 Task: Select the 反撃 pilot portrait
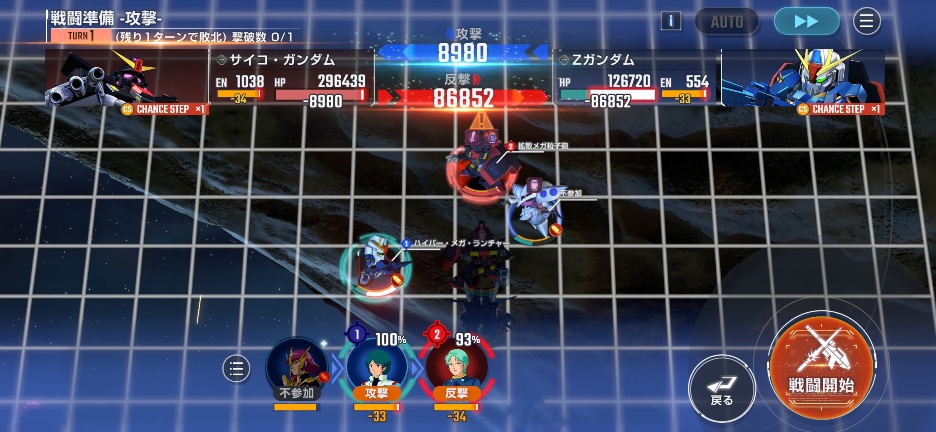coord(456,367)
